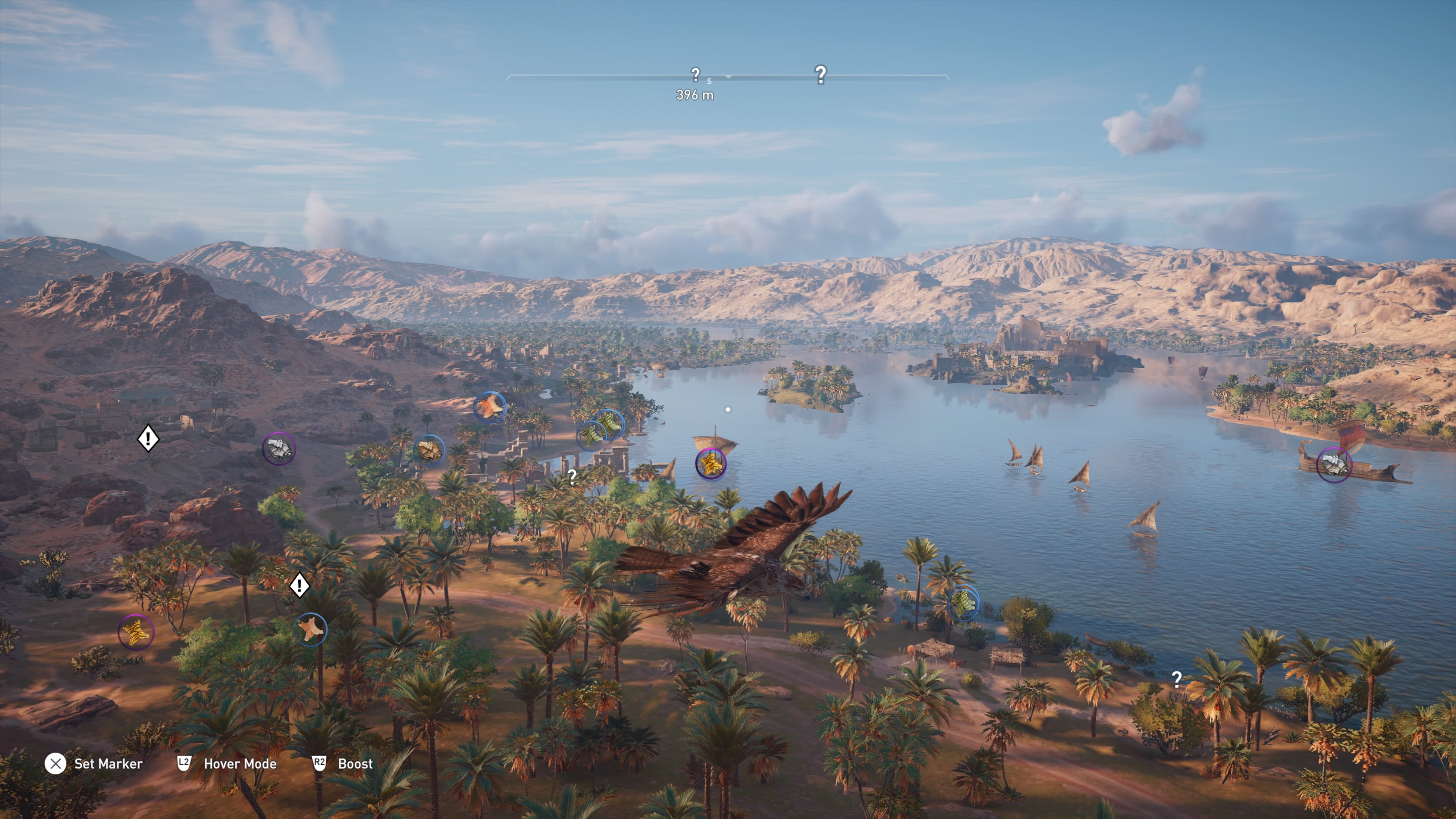Mark the tiger pelt icon on the sandy ground

click(136, 632)
